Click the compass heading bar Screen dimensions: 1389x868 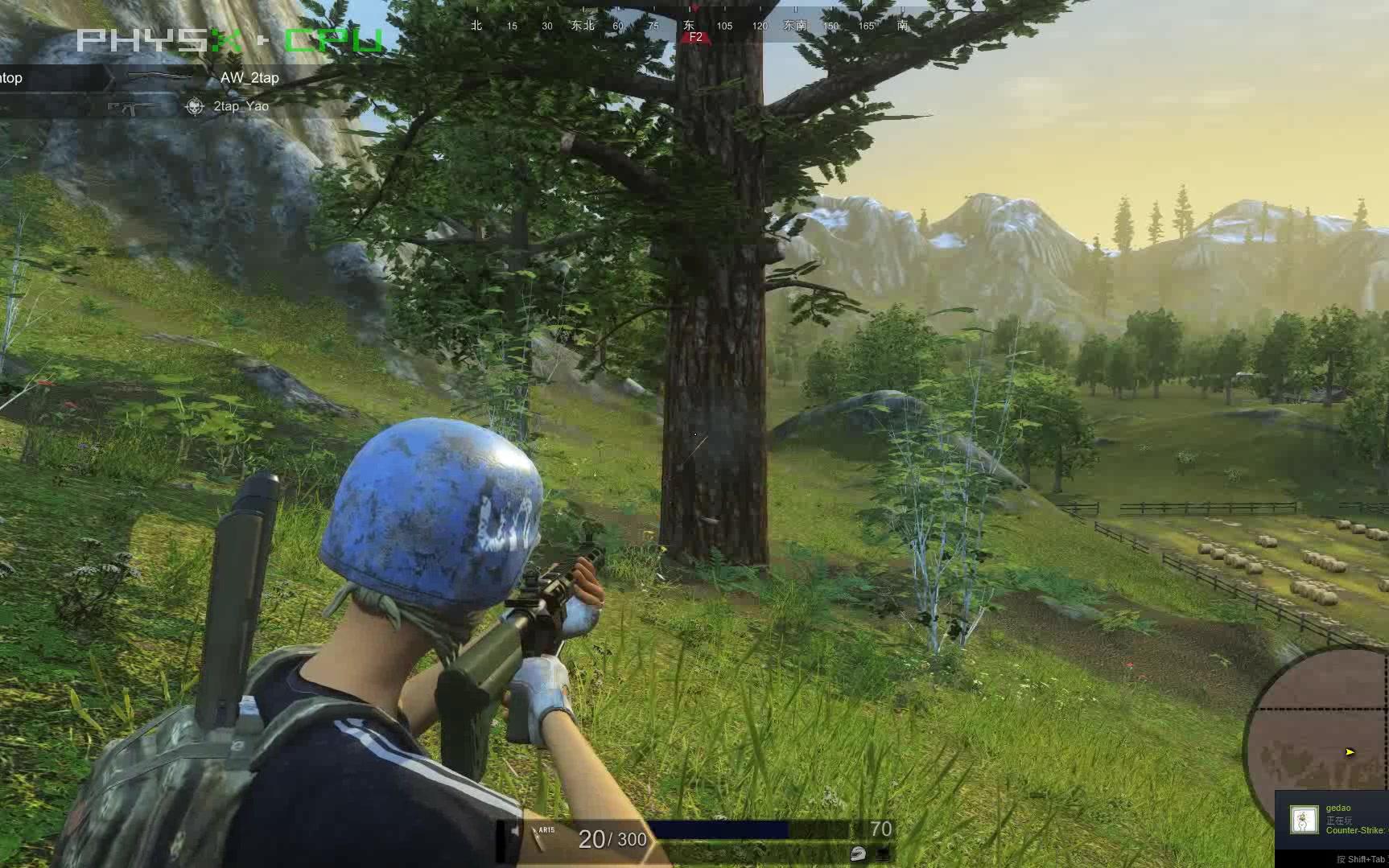tap(690, 26)
